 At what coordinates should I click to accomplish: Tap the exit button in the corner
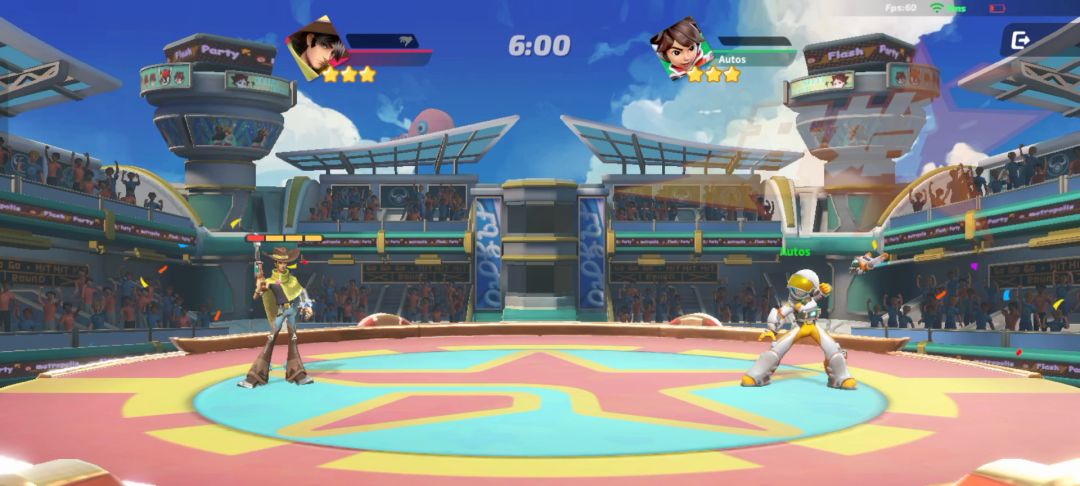[x=1021, y=40]
